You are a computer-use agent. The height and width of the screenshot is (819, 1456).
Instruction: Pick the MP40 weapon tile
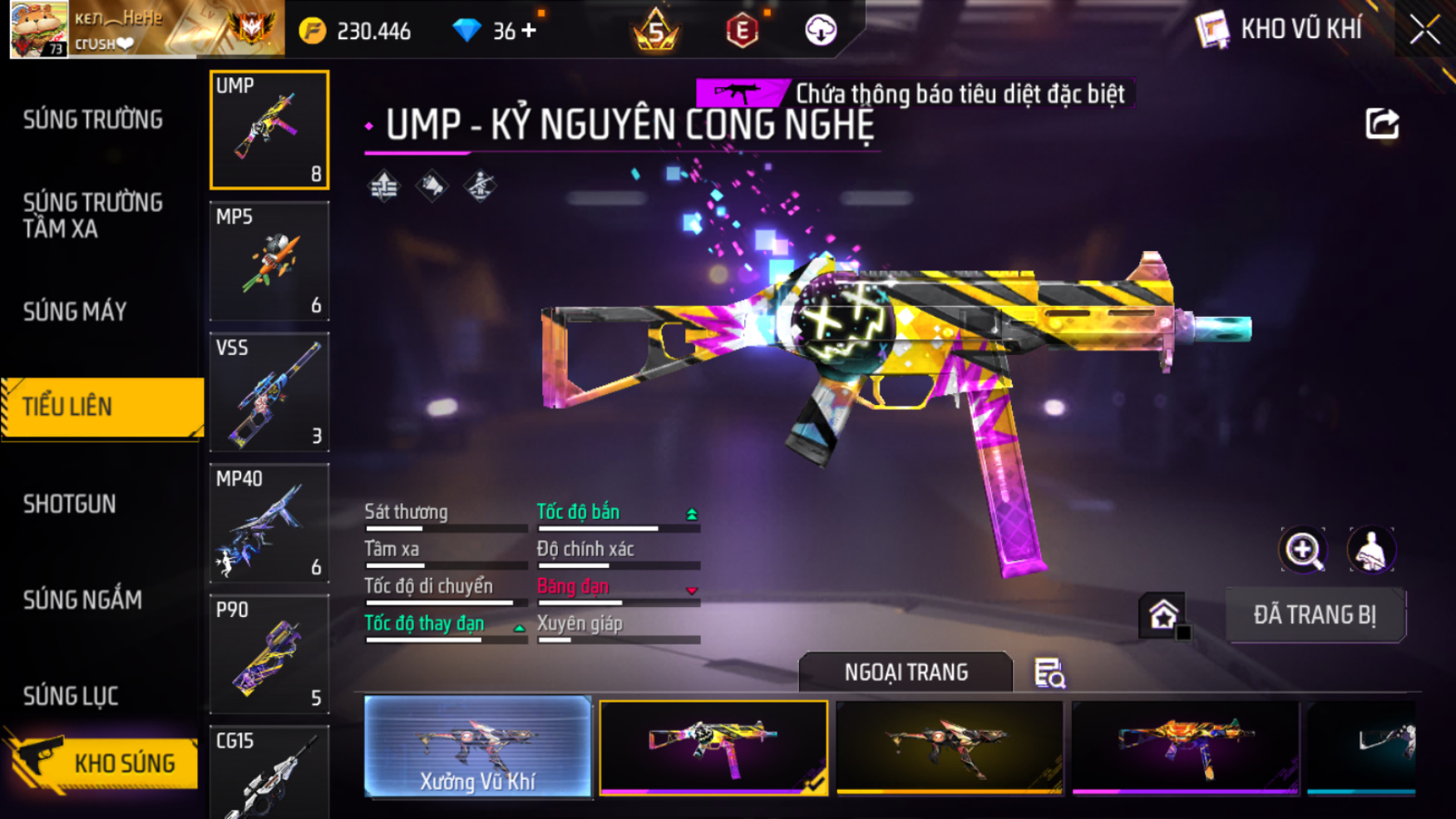(x=269, y=523)
